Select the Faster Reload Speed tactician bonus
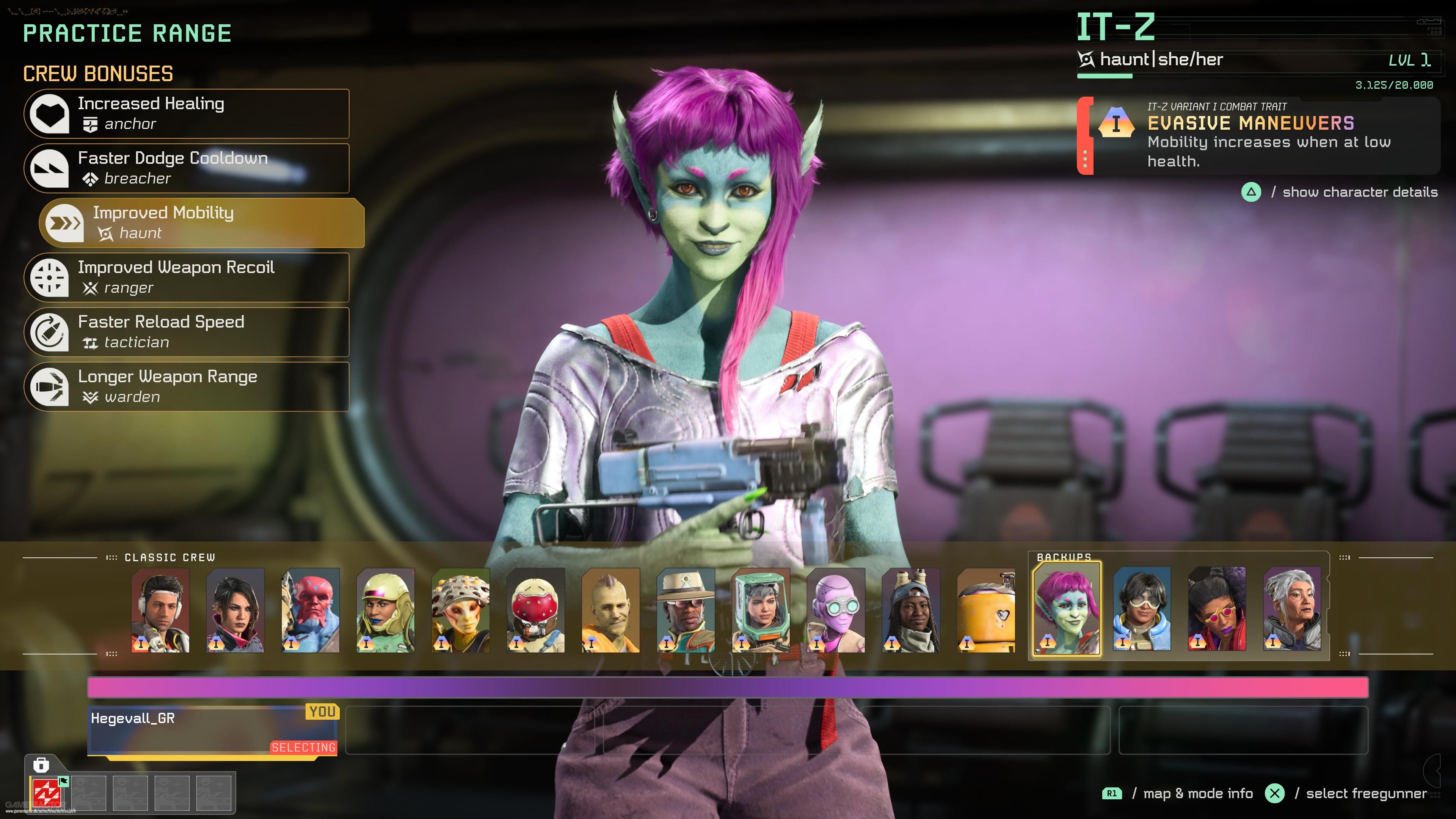The width and height of the screenshot is (1456, 819). [187, 332]
